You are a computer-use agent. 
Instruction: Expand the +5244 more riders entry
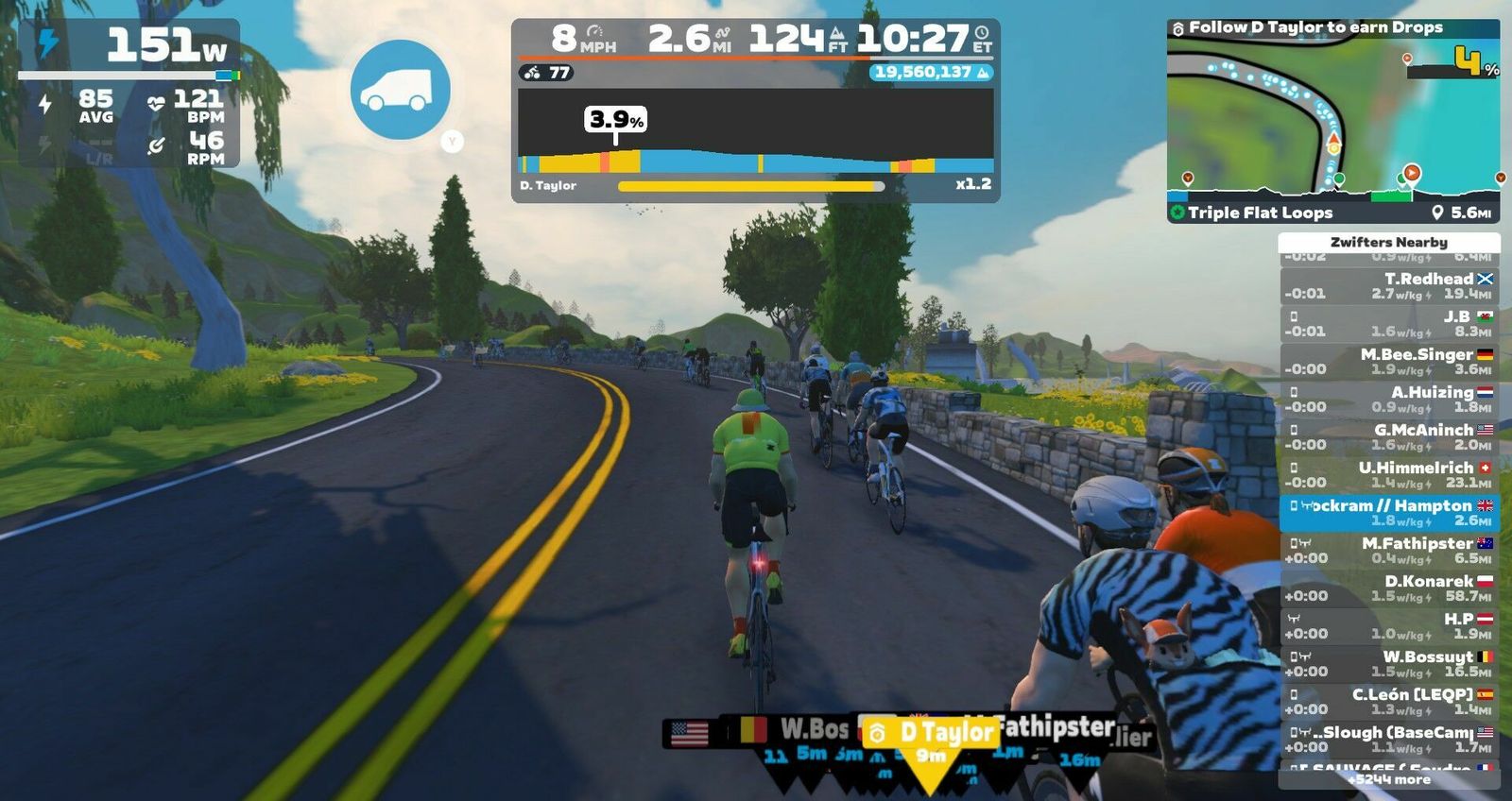click(1389, 779)
